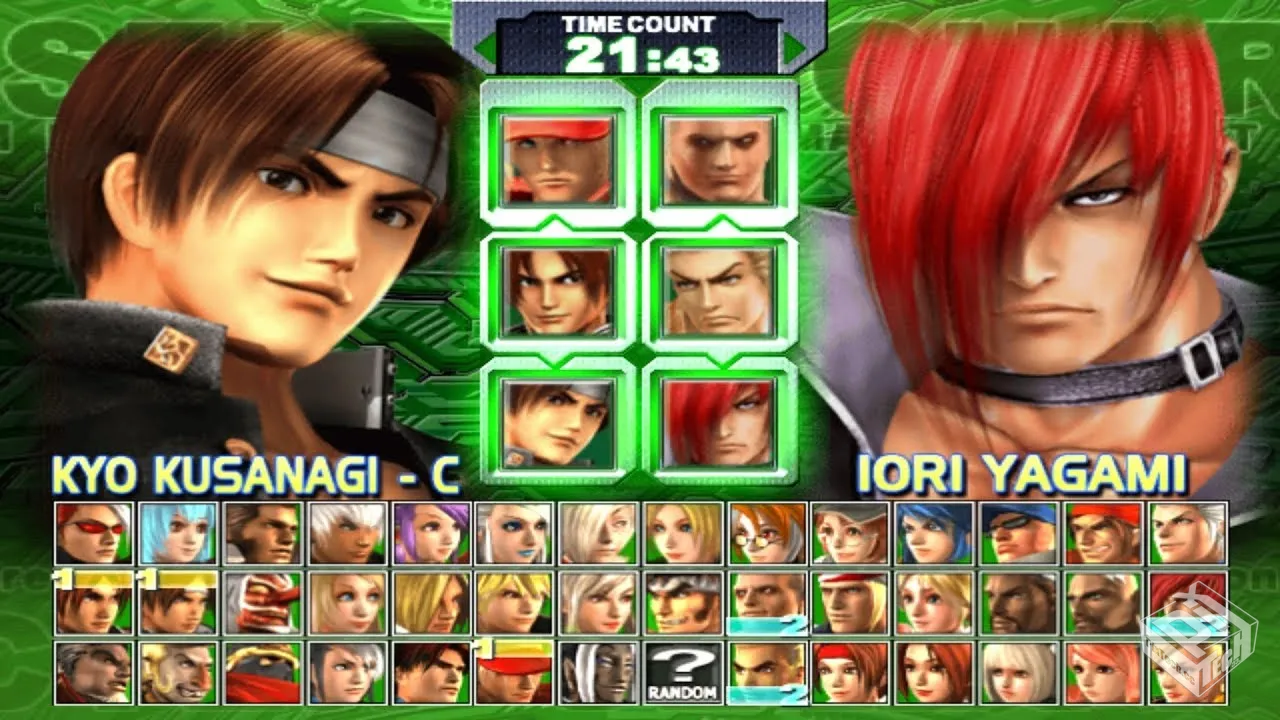Click the right arrow beside Time Count
The height and width of the screenshot is (720, 1280).
pyautogui.click(x=795, y=46)
